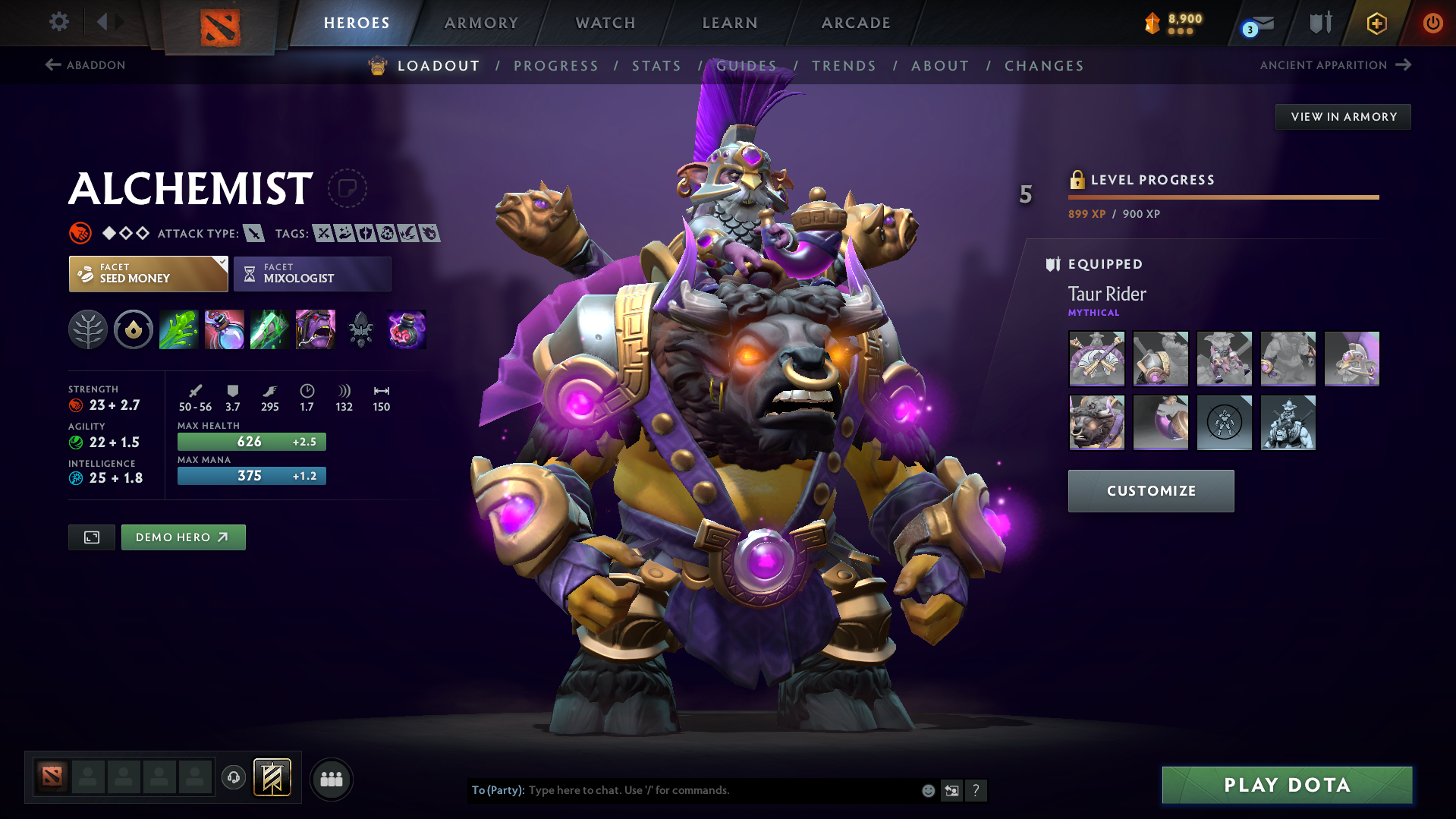The height and width of the screenshot is (819, 1456).
Task: Open the Dota logo home icon
Action: click(219, 28)
